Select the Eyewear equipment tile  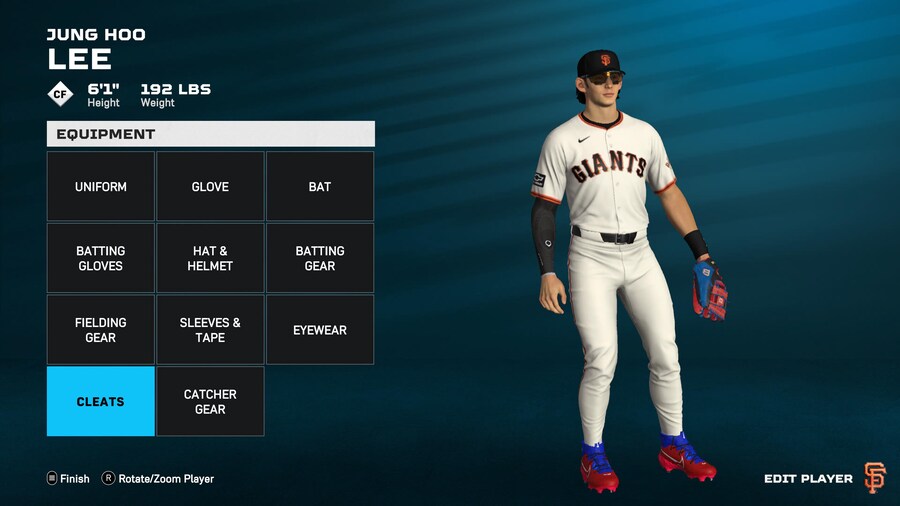[320, 330]
